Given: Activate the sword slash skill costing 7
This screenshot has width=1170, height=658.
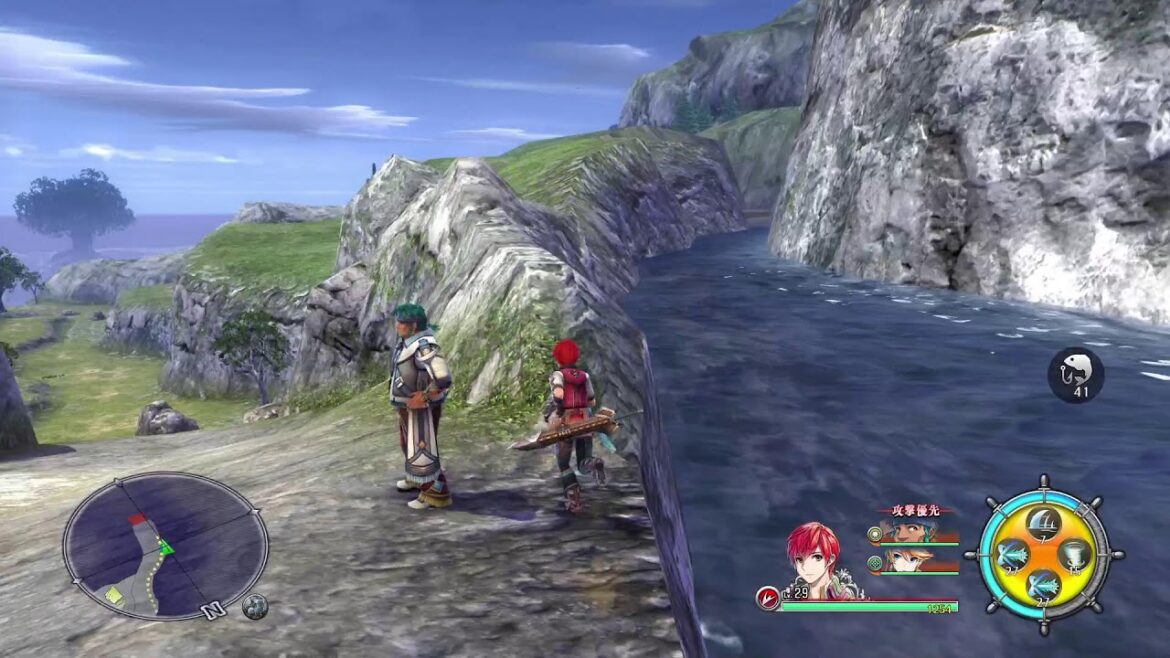Looking at the screenshot, I should (1044, 521).
